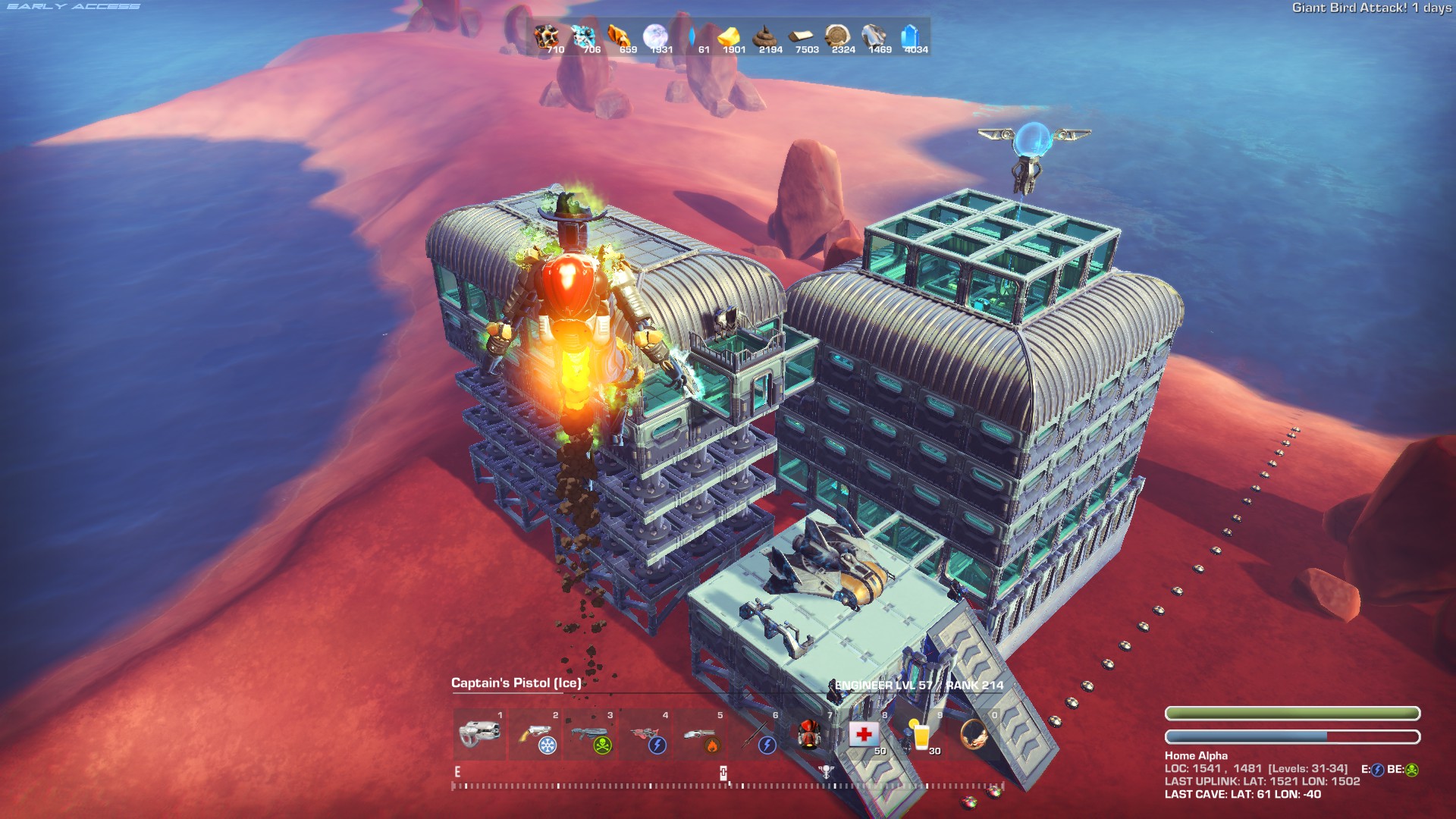Screen dimensions: 1456x819
Task: Click the wooden plank resource icon
Action: (x=801, y=36)
